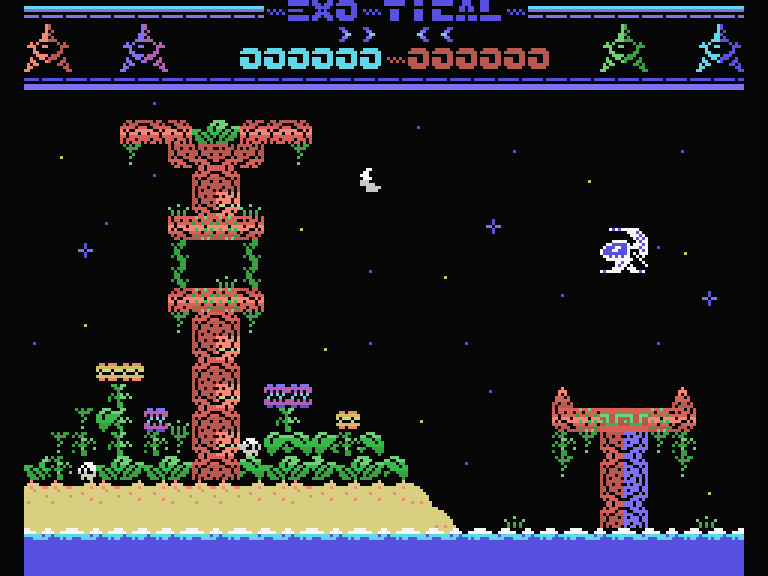The height and width of the screenshot is (576, 768).
Task: Select the purple star creature icon
Action: point(144,49)
